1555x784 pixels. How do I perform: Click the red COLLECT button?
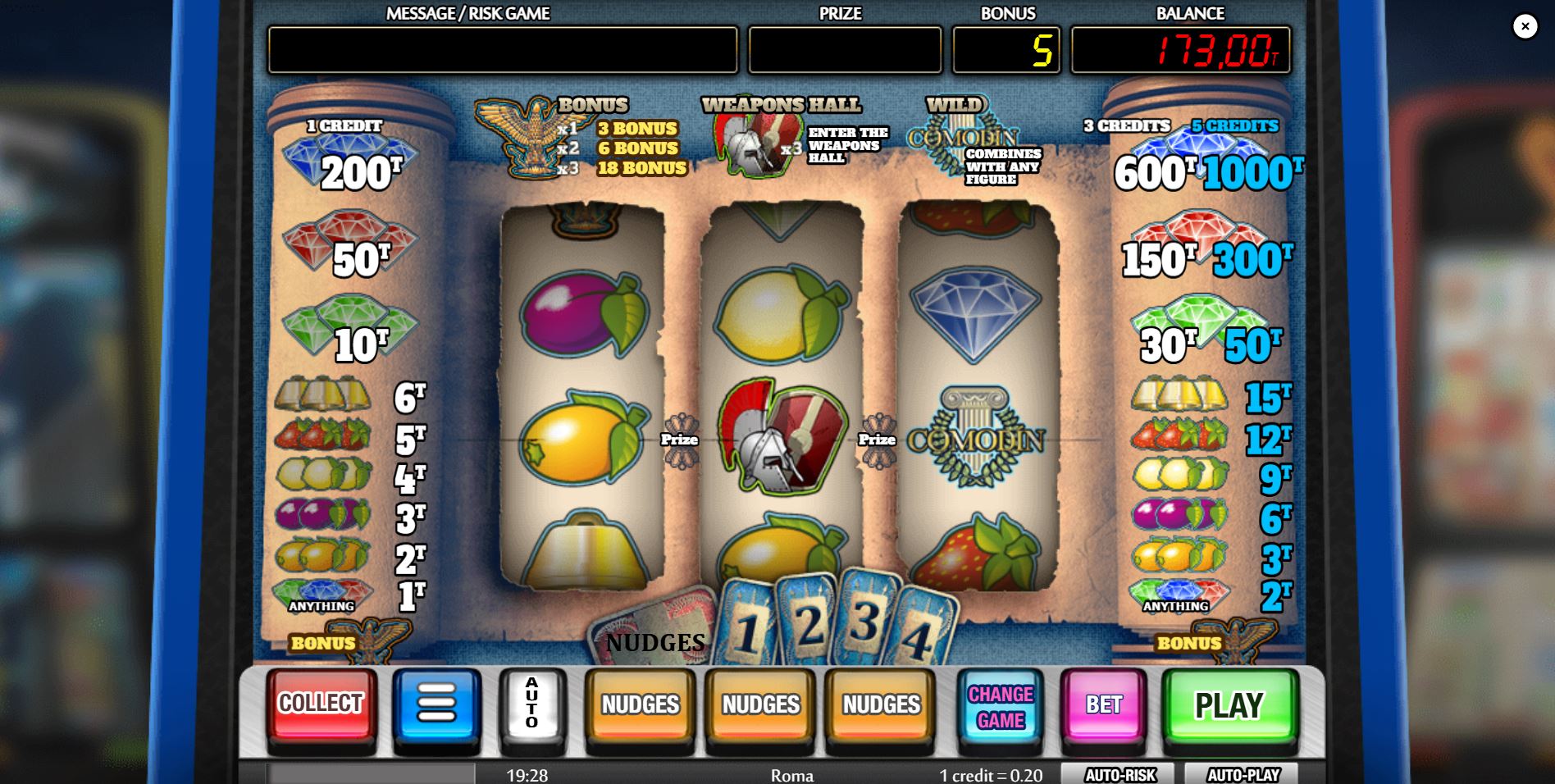click(321, 704)
